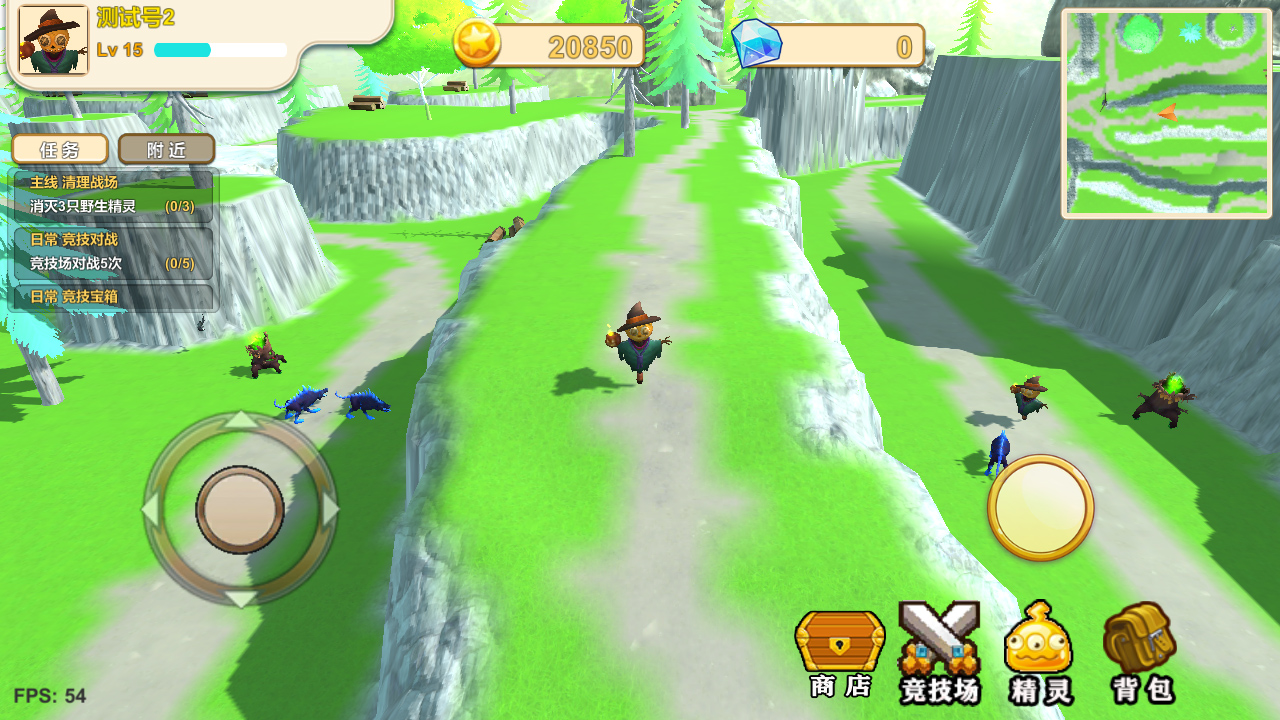The image size is (1280, 720).
Task: Select the 日常 竞技宝箱 quest entry
Action: click(112, 297)
